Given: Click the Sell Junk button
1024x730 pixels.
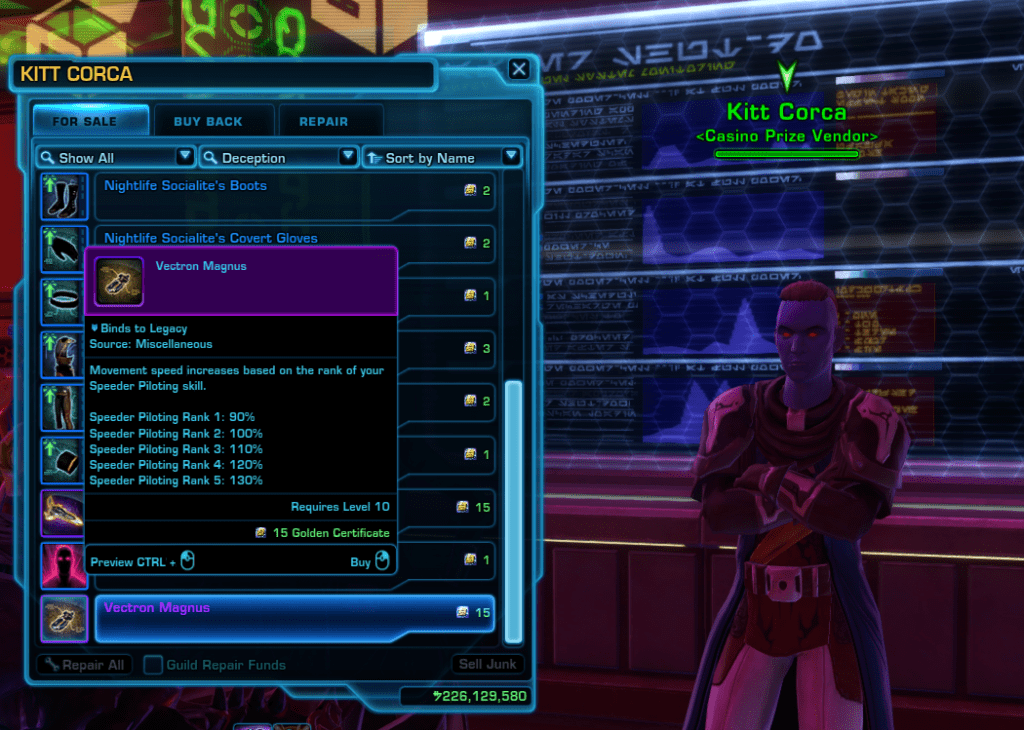Looking at the screenshot, I should pos(487,664).
